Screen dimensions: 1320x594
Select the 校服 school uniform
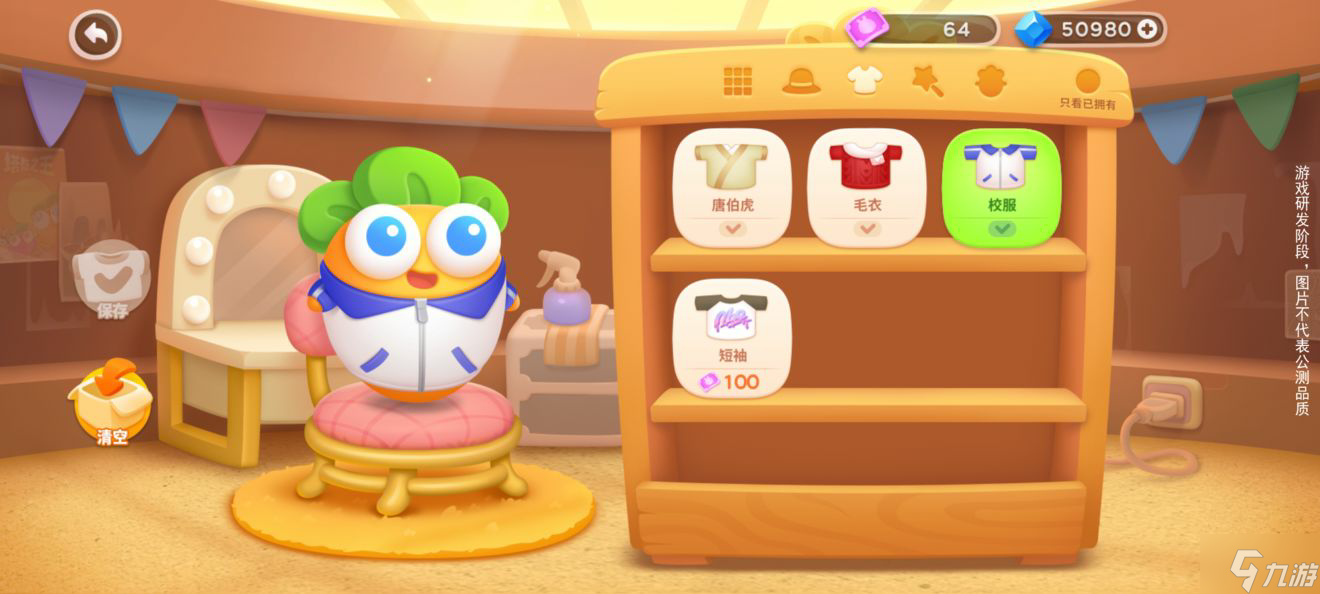[x=1001, y=187]
